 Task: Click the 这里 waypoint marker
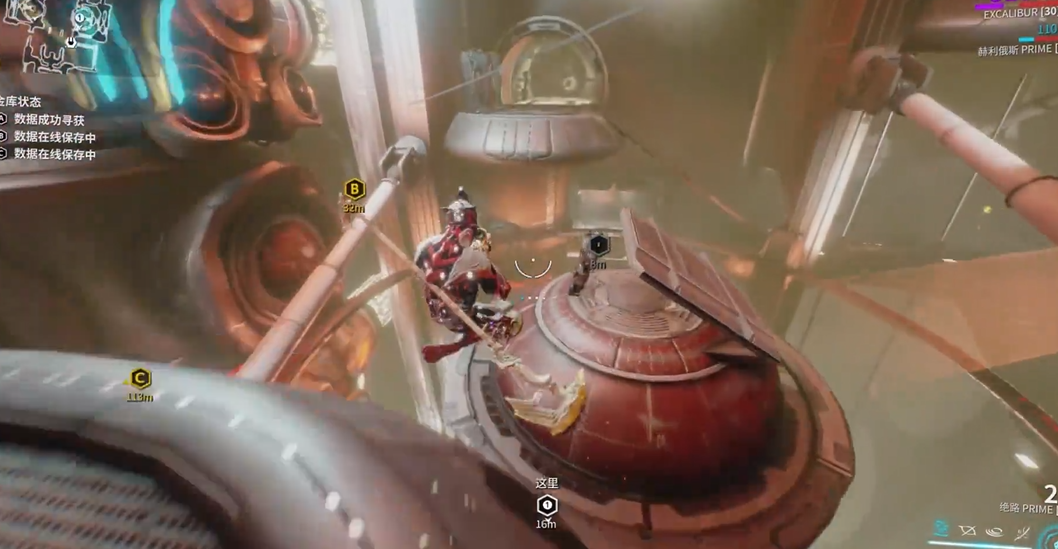[546, 506]
